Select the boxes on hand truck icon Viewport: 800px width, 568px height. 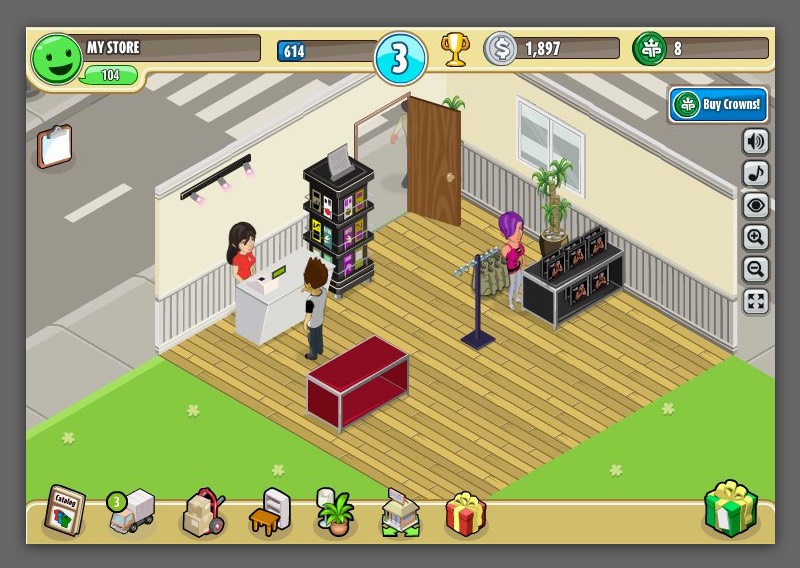(x=202, y=514)
